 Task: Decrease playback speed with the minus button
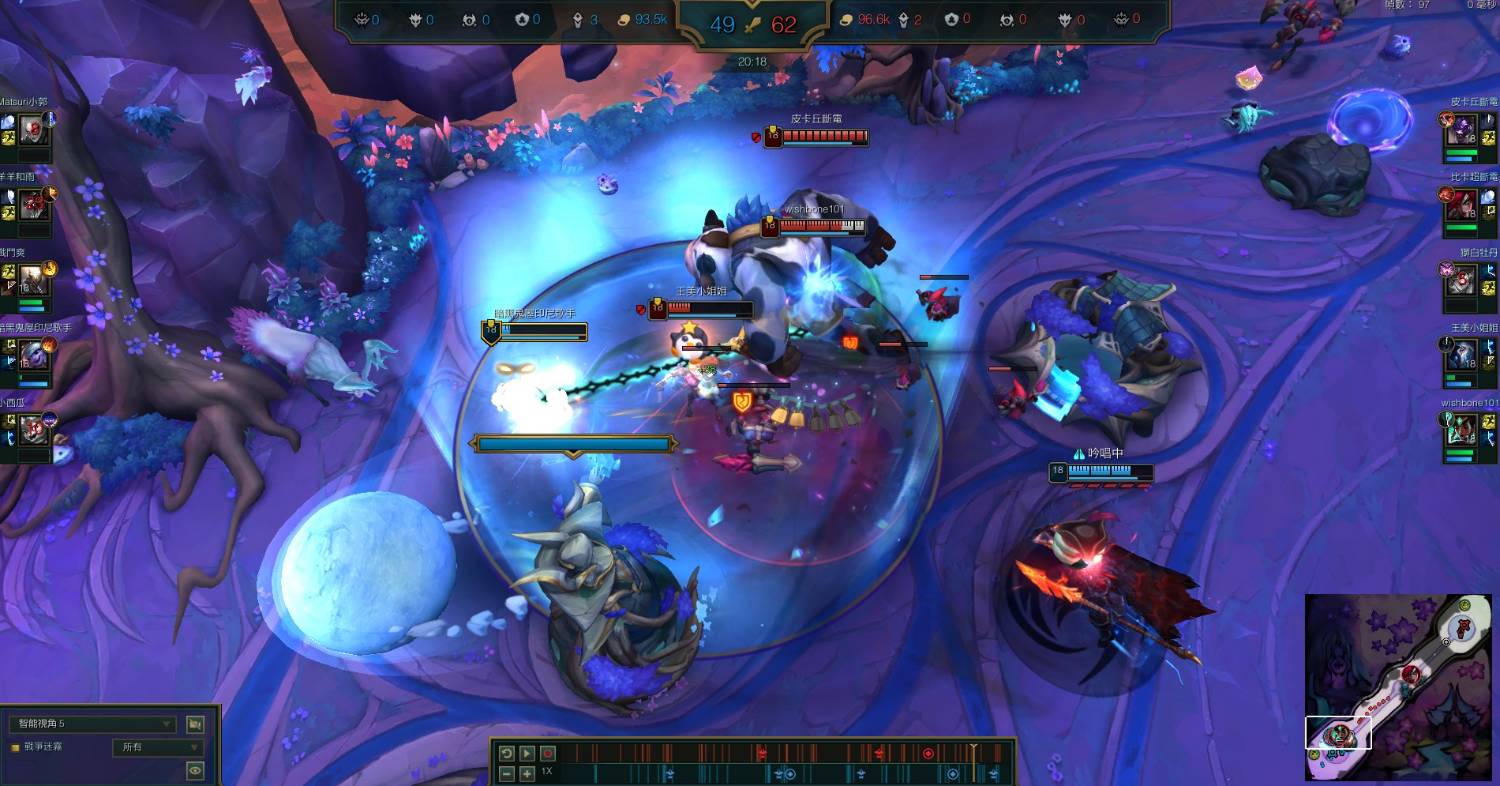click(506, 773)
